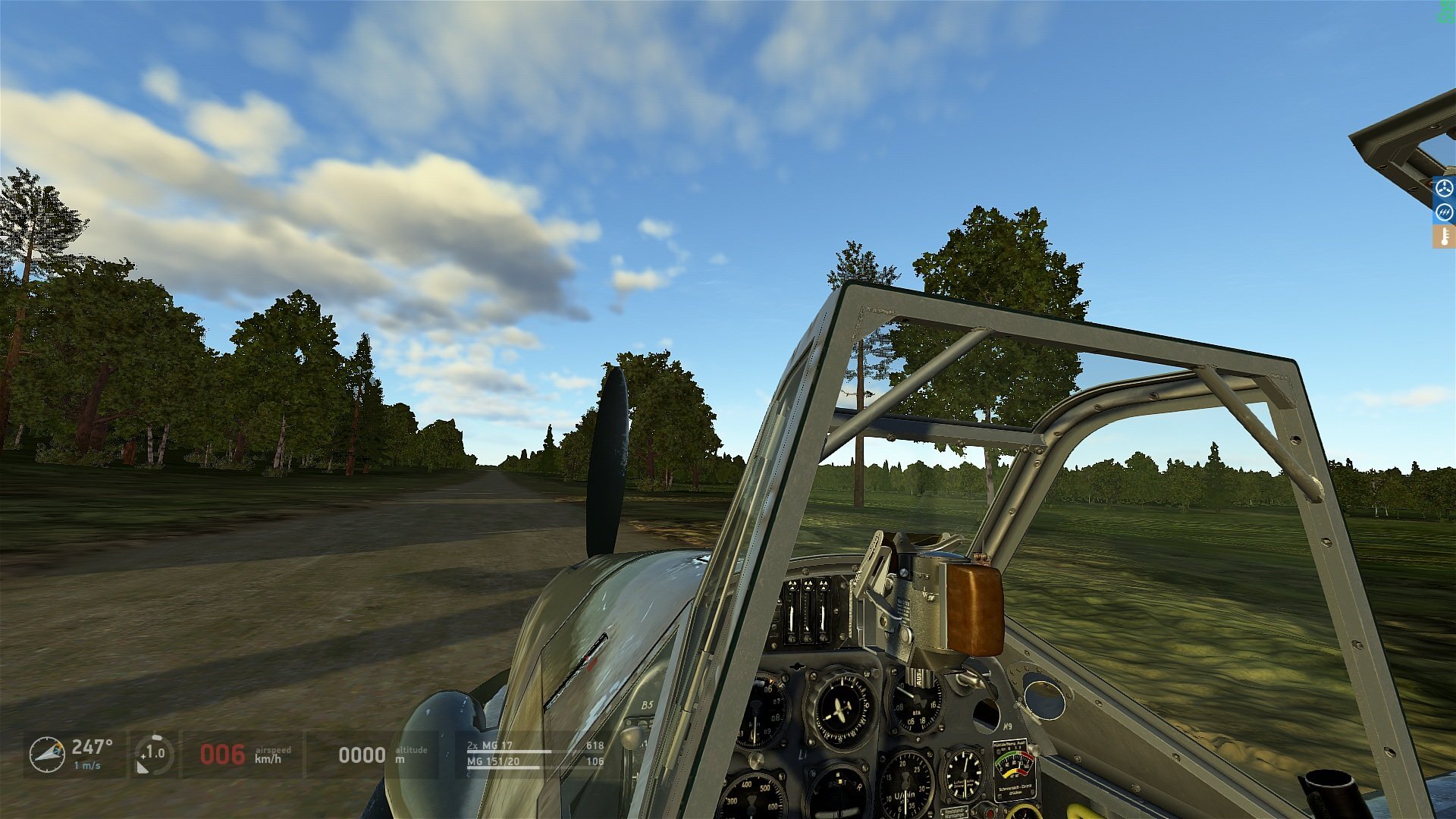
Task: Click the propeller pitch status icon
Action: click(x=1444, y=187)
